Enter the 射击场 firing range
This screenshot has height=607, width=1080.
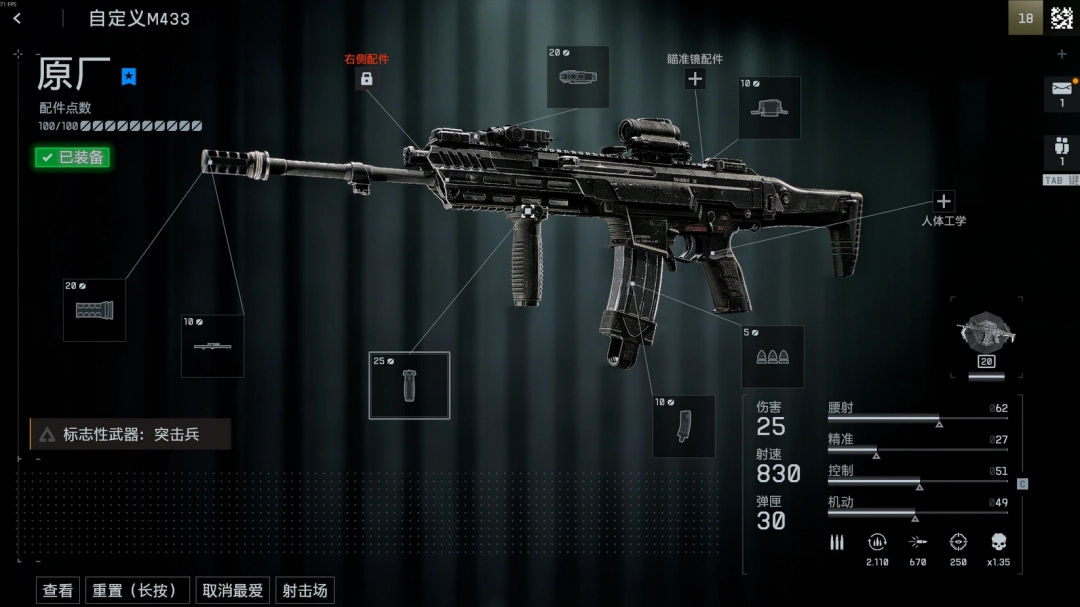click(304, 591)
